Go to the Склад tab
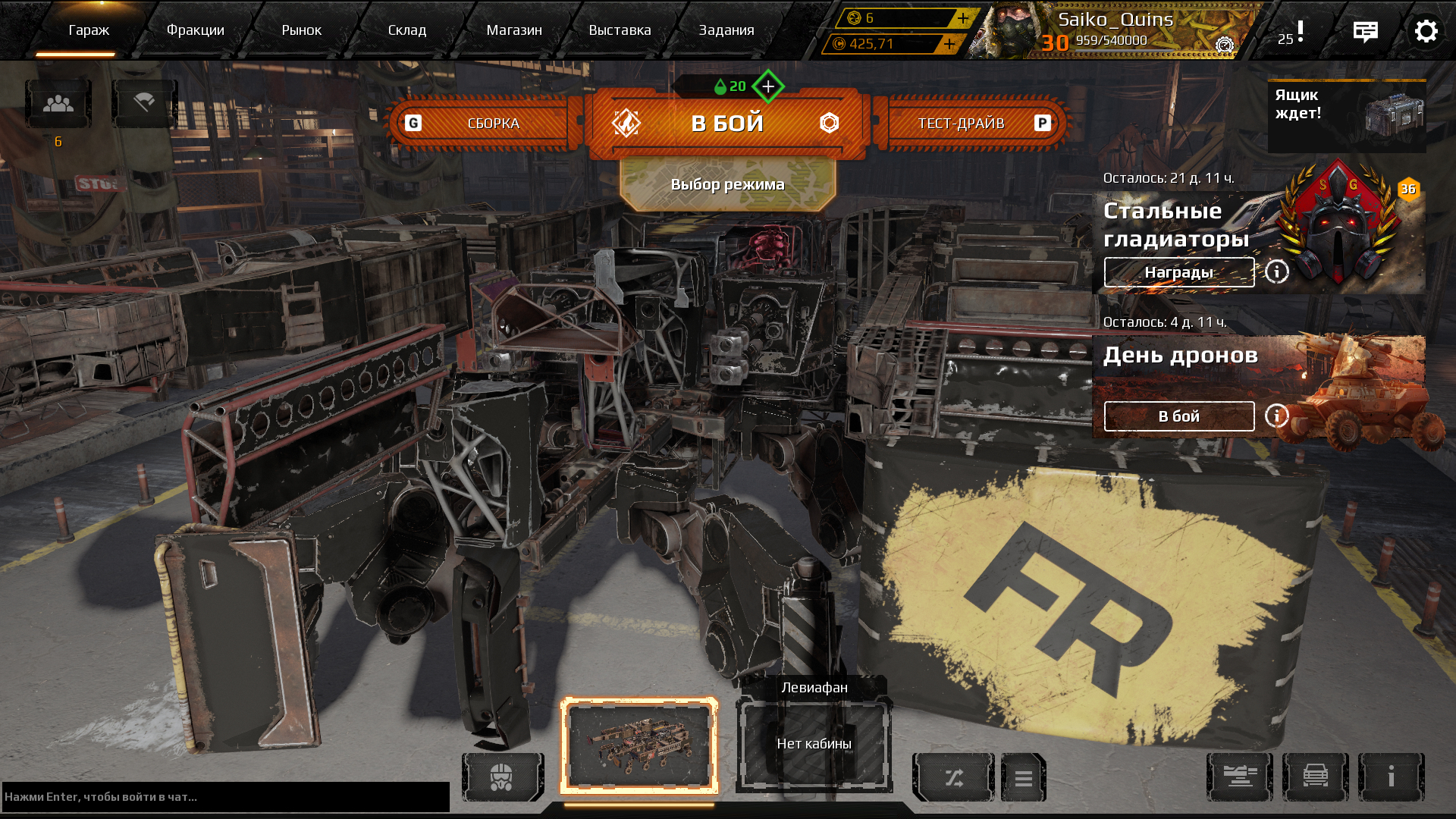 (x=406, y=30)
